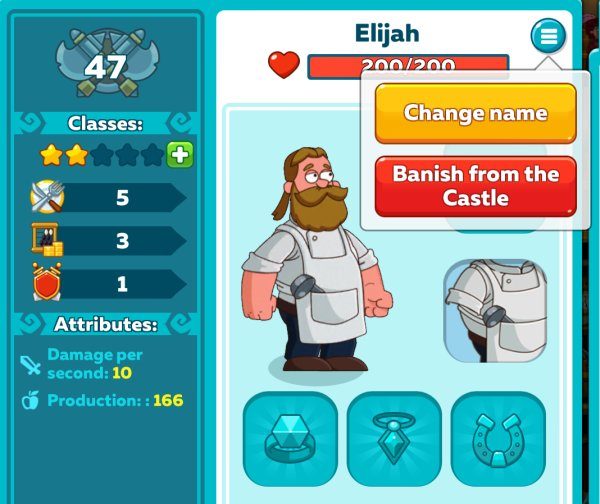Add a class star with green plus
600x504 pixels.
[x=180, y=155]
